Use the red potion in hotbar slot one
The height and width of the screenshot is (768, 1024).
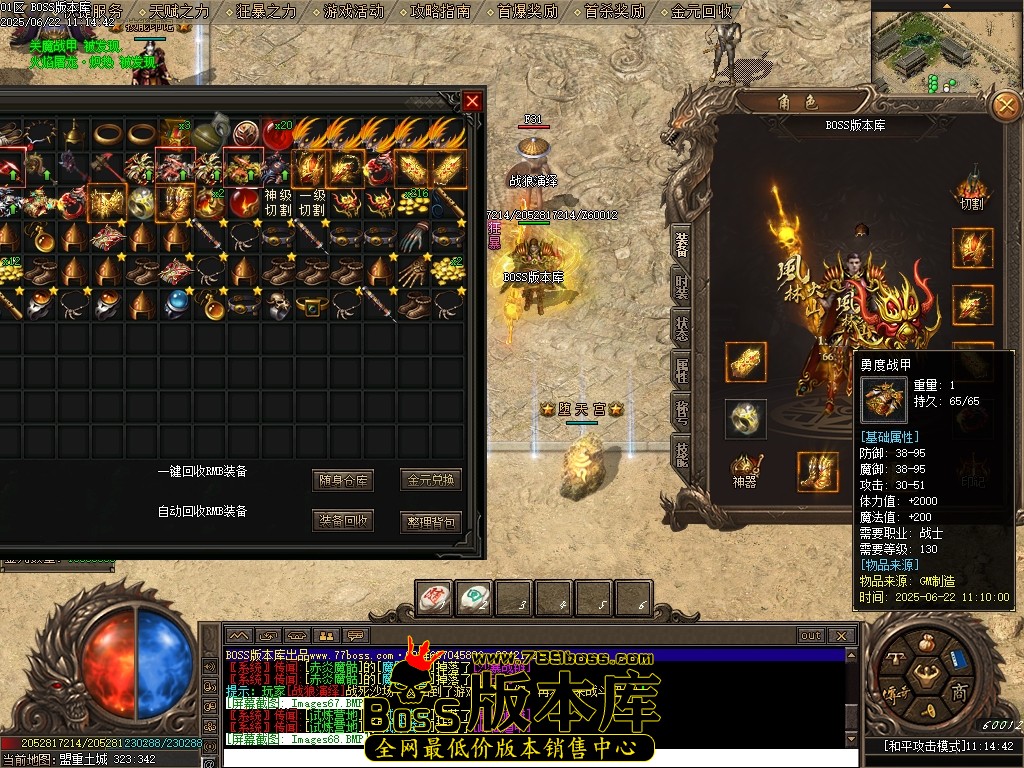(x=432, y=598)
